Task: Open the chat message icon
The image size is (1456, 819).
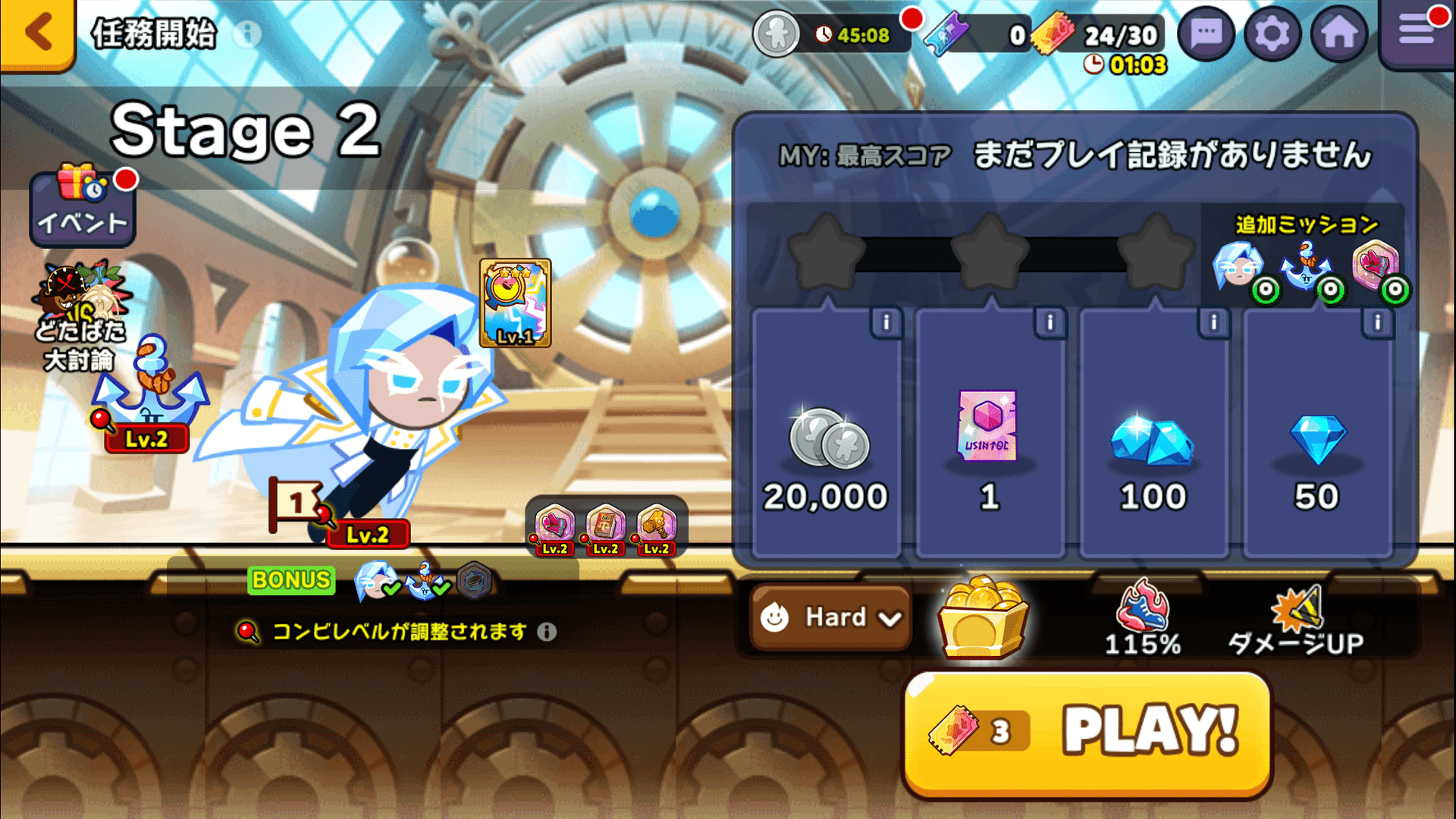Action: click(x=1205, y=33)
